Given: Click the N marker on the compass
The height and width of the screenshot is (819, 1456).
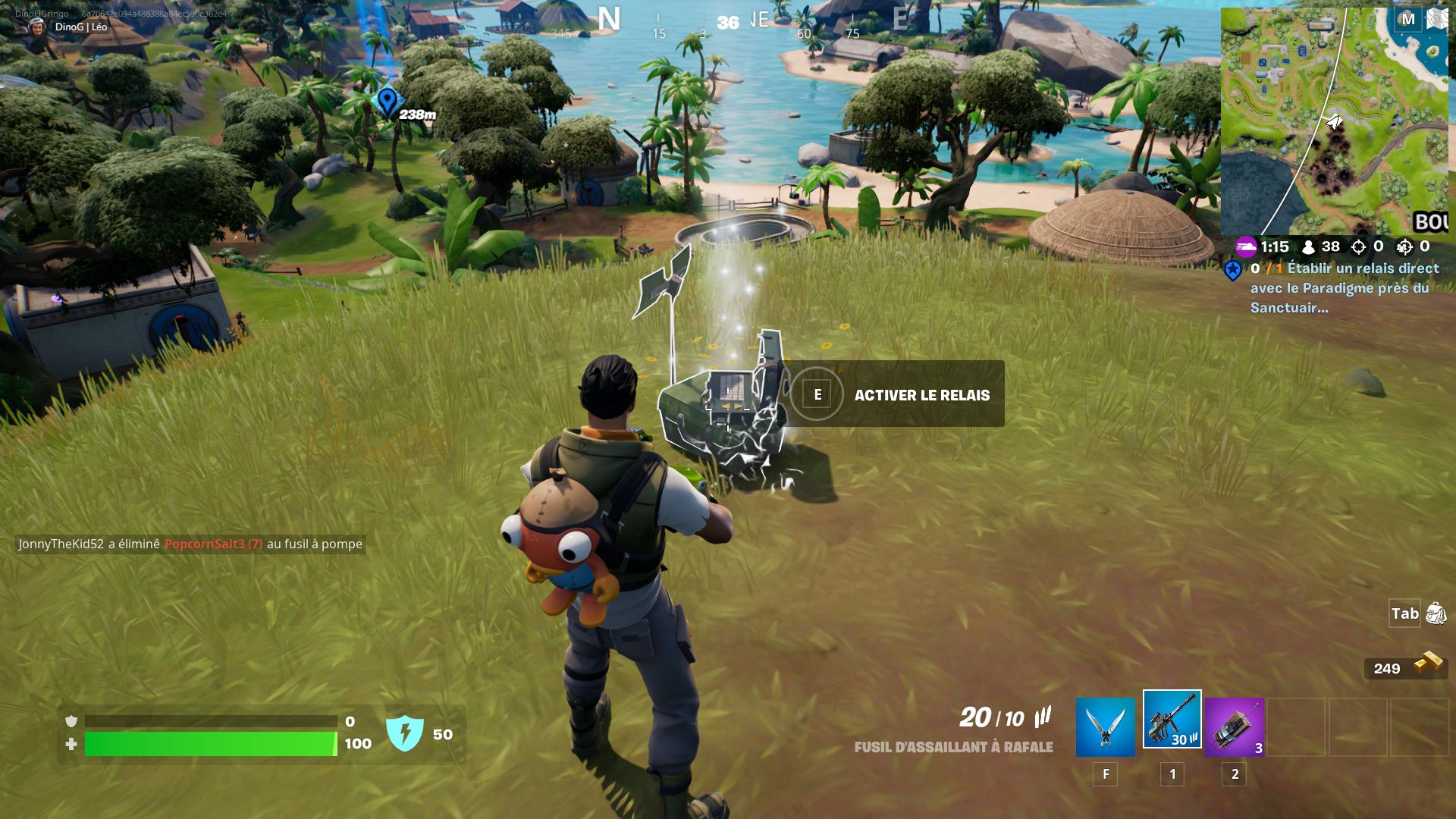Looking at the screenshot, I should click(x=608, y=17).
